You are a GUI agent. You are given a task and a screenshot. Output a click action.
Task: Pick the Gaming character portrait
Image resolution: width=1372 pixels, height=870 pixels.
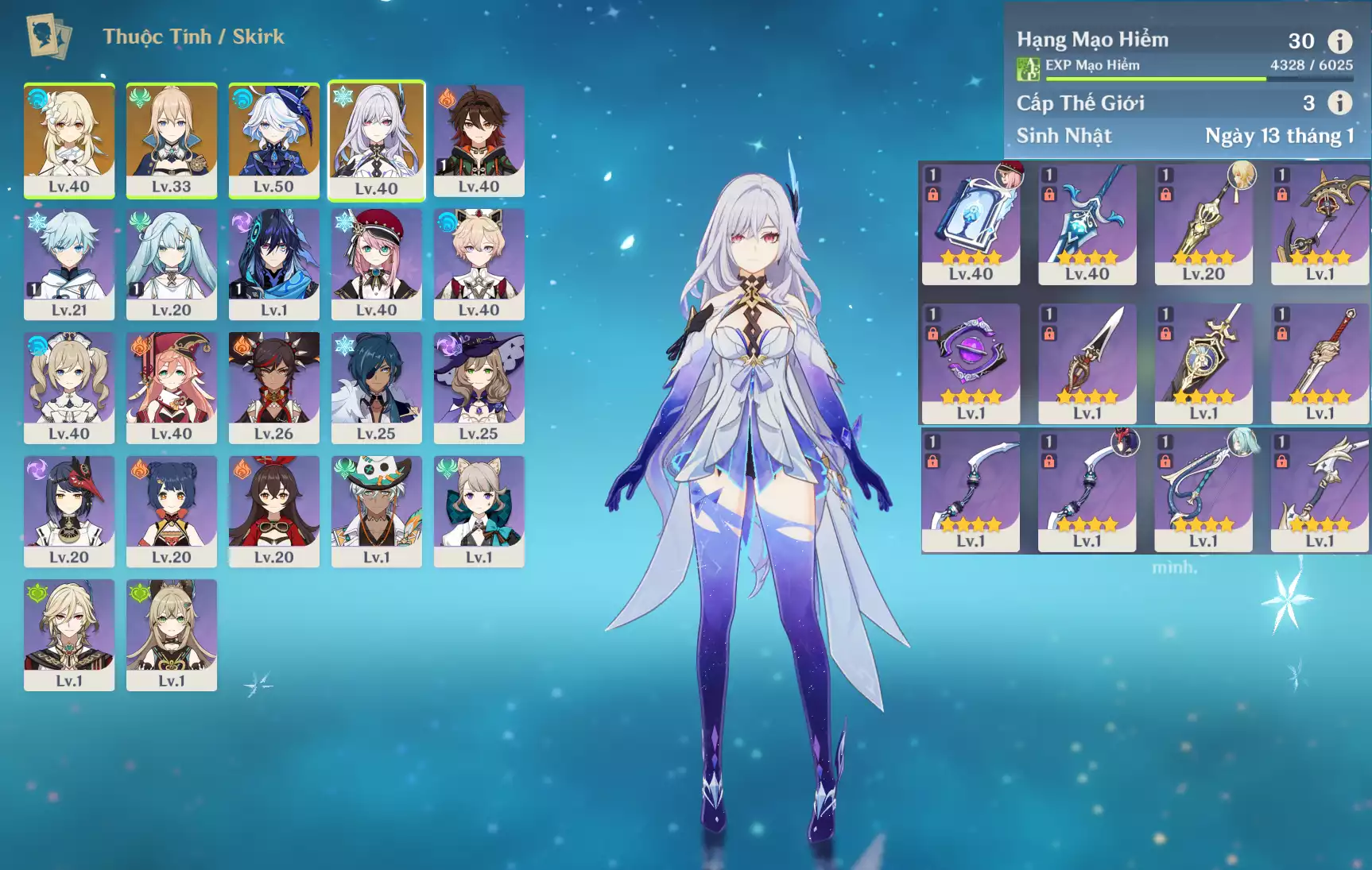[479, 139]
